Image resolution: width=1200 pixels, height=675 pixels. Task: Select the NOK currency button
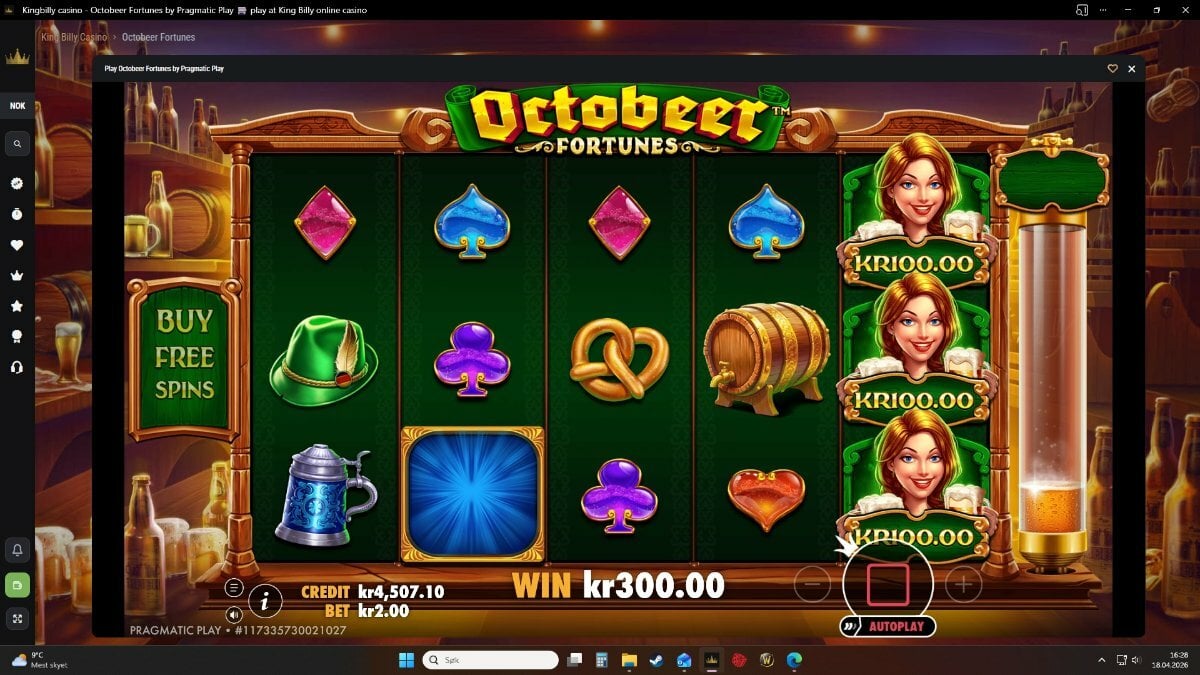point(17,106)
